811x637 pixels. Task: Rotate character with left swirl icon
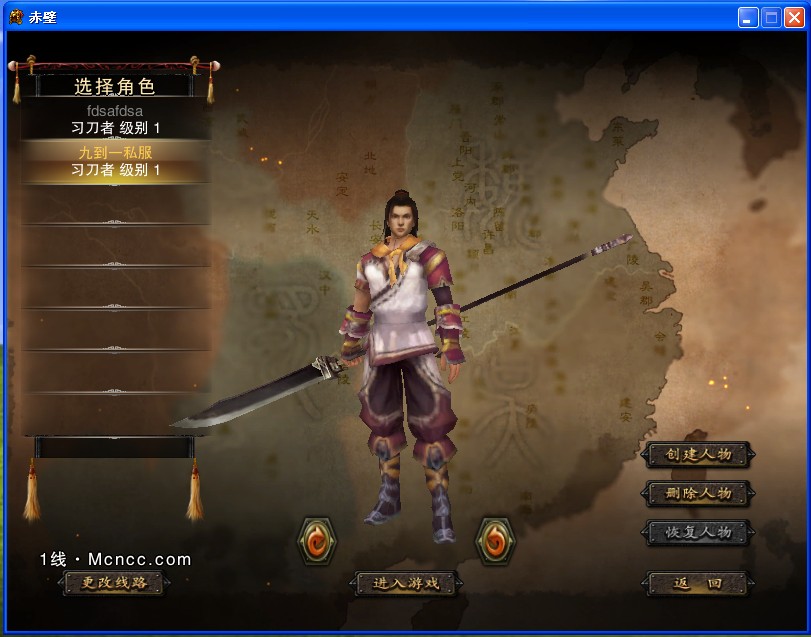[x=318, y=541]
